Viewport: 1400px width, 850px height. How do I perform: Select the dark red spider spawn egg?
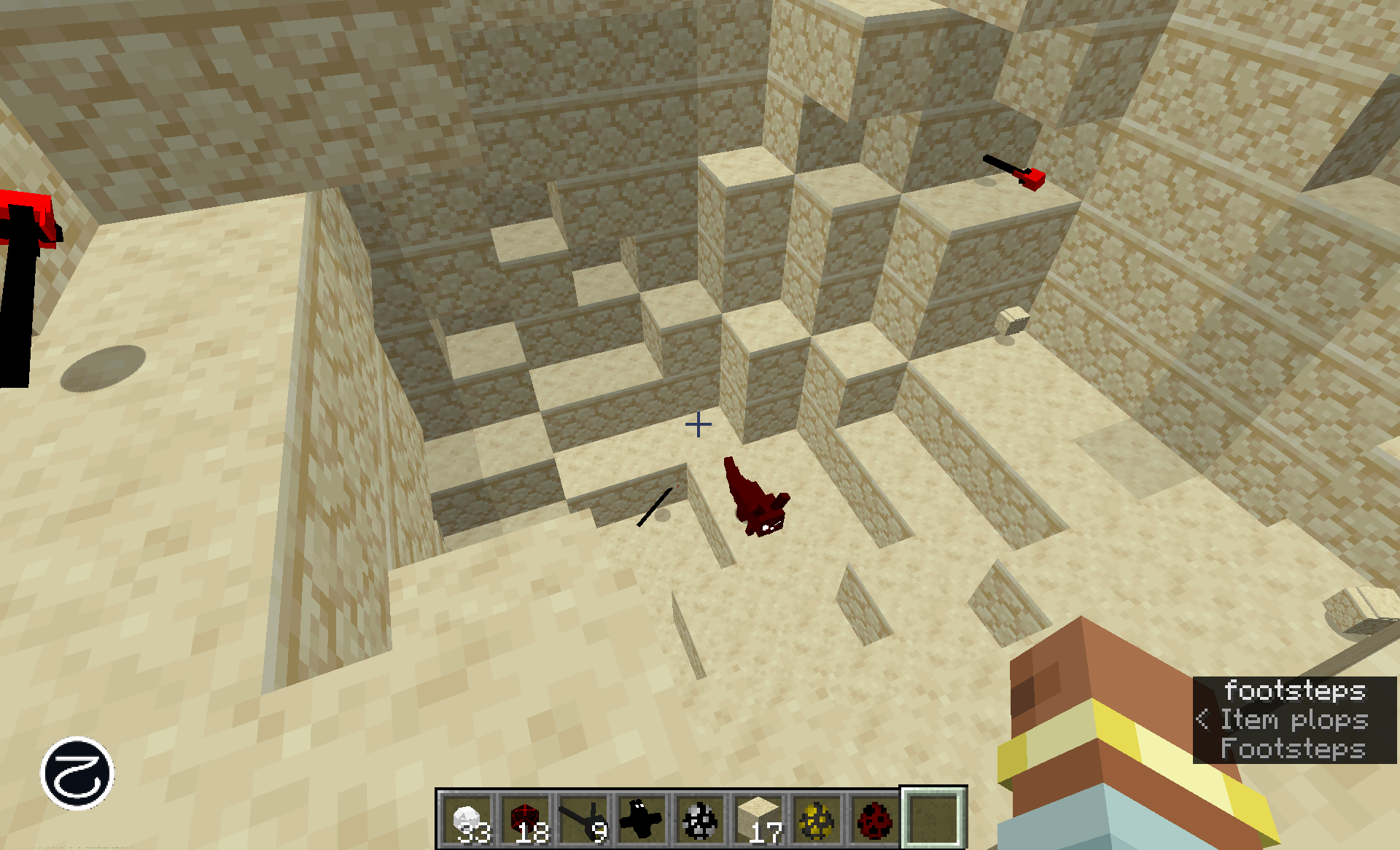tap(875, 818)
